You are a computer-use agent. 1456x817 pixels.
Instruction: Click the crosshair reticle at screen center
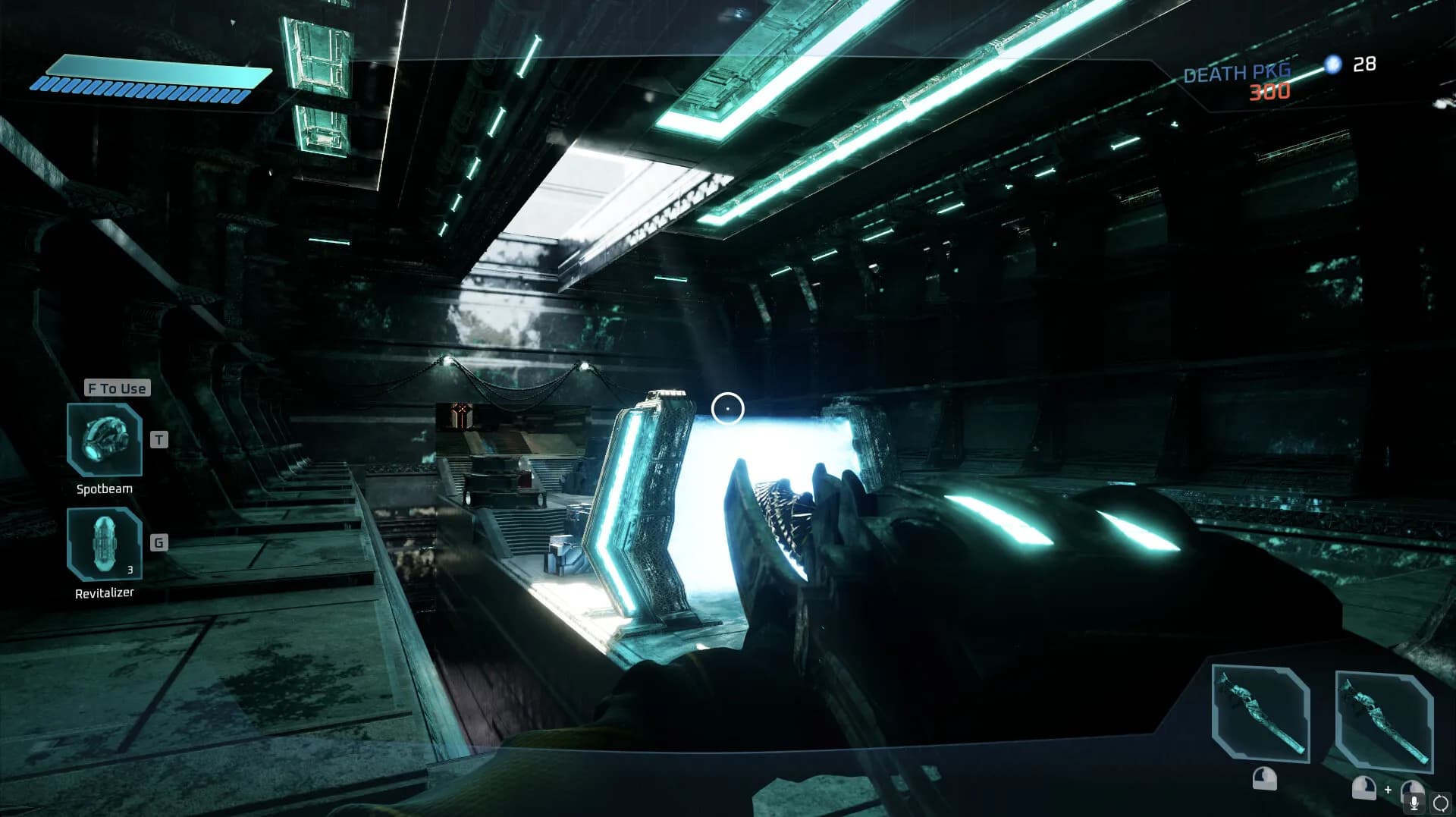728,409
